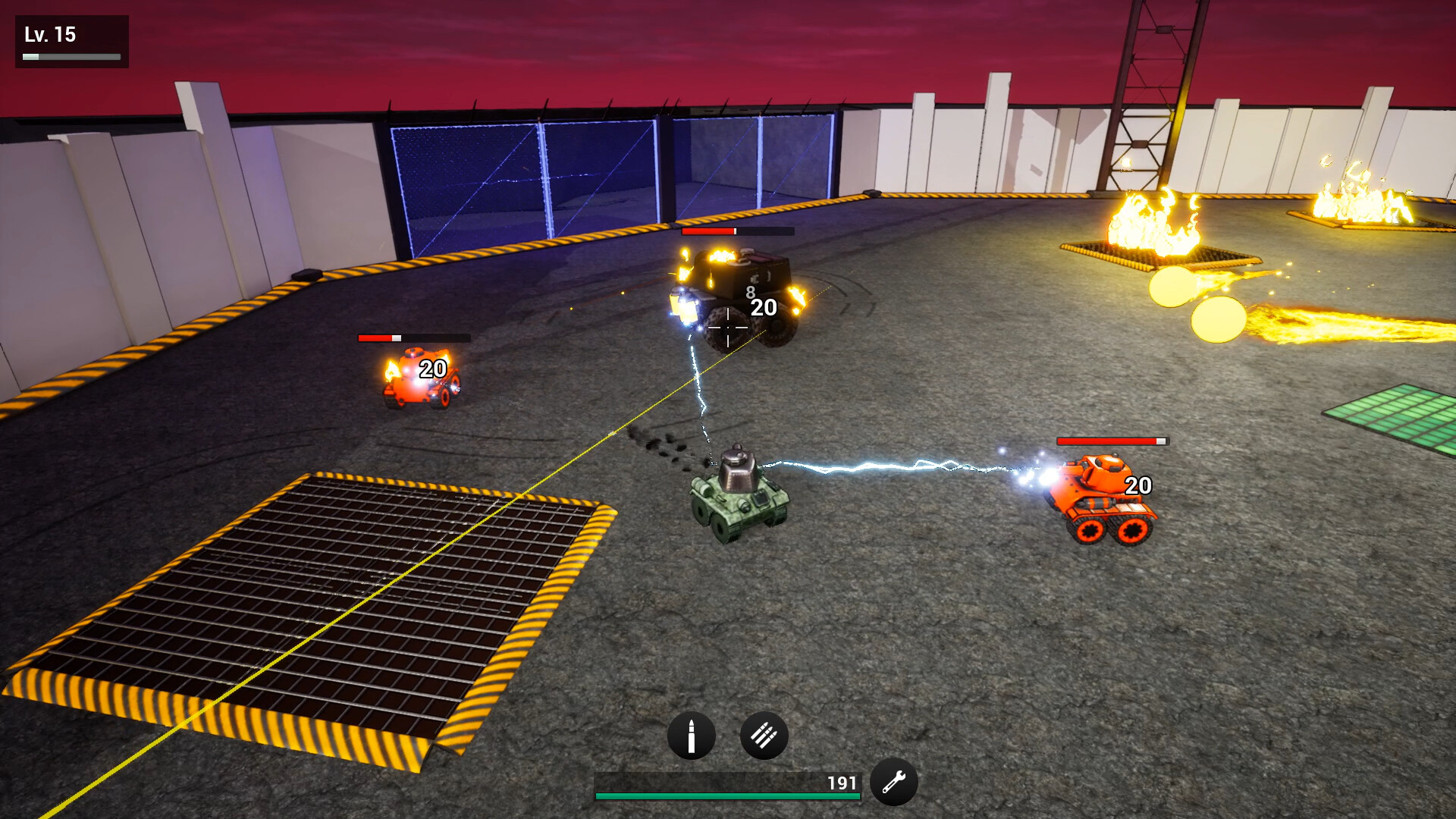Click the XP bar under Lv. 15
This screenshot has height=819, width=1456.
(72, 55)
